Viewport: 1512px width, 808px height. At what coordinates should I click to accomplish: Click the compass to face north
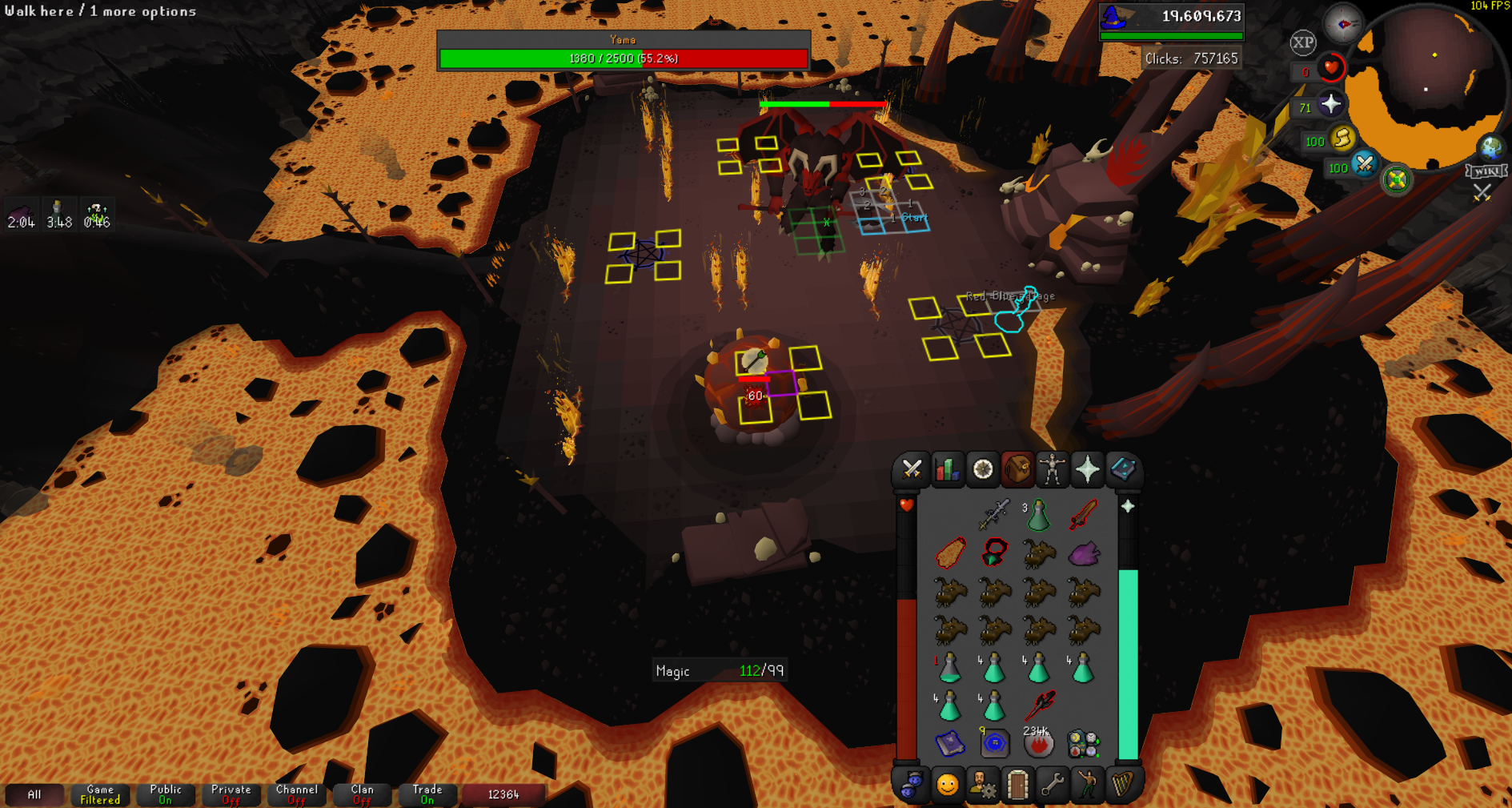click(1342, 23)
